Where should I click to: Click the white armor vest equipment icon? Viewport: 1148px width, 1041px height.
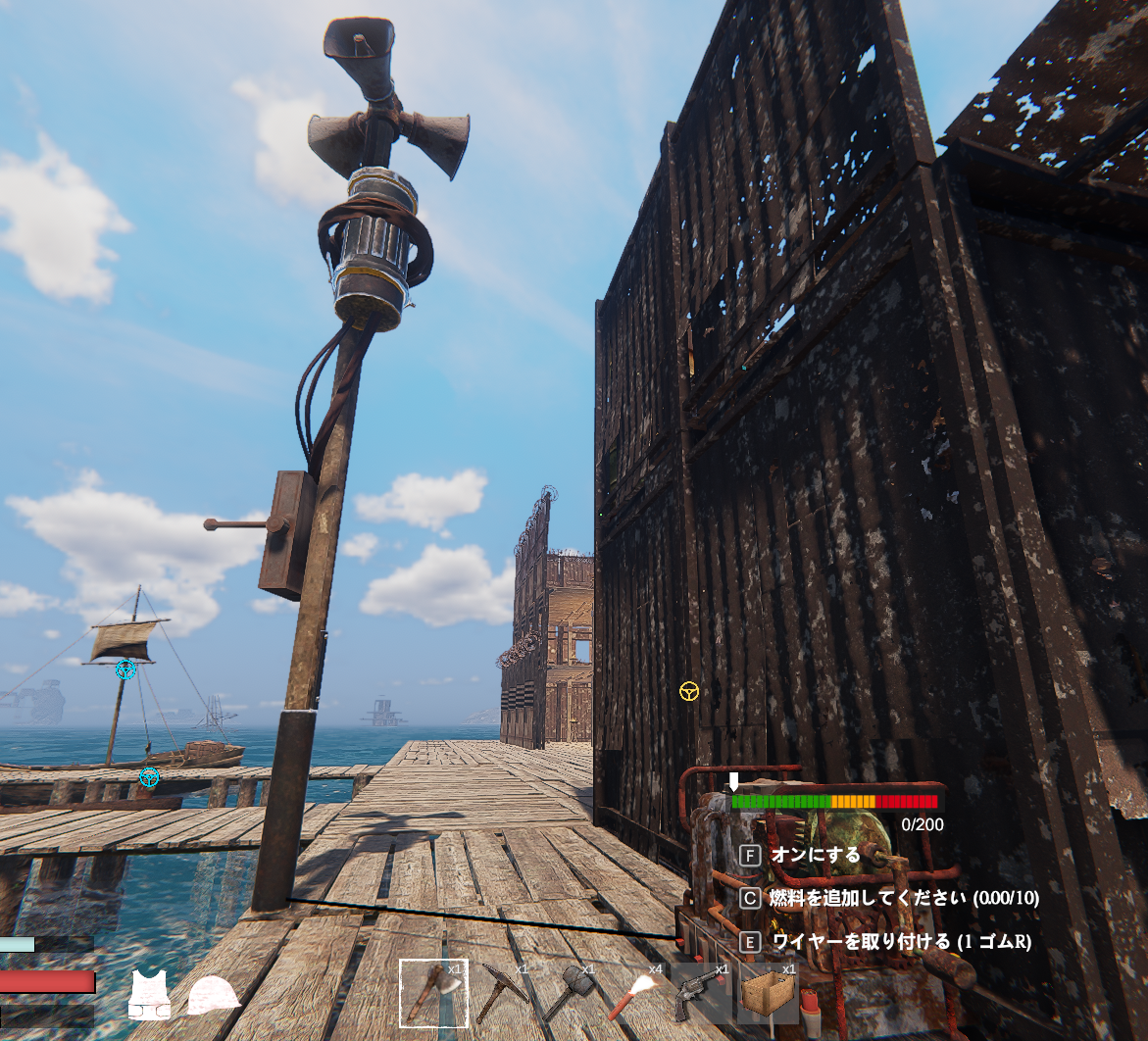tap(149, 995)
